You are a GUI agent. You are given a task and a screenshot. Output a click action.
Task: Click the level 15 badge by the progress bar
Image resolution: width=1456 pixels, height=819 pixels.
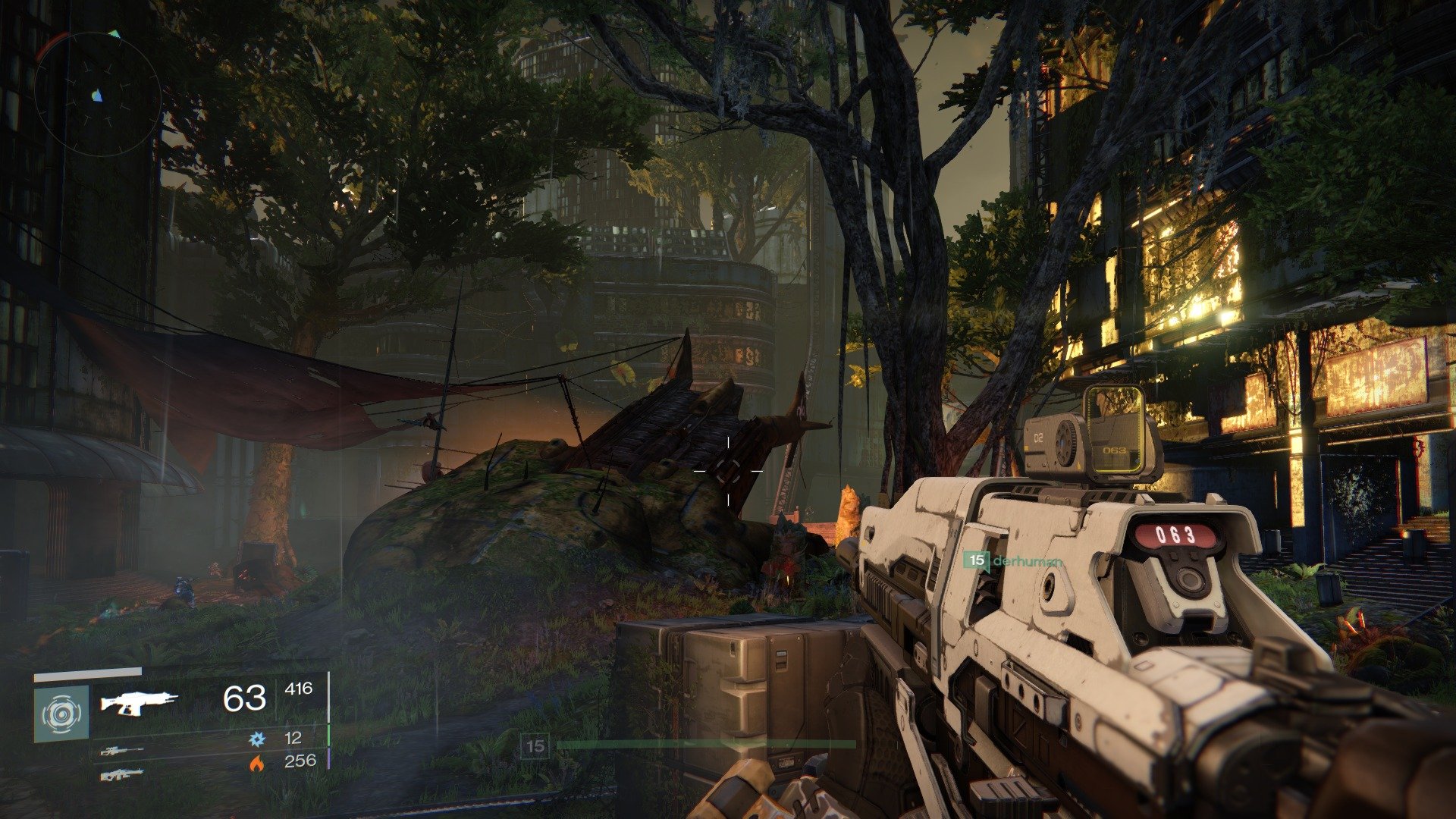click(535, 746)
